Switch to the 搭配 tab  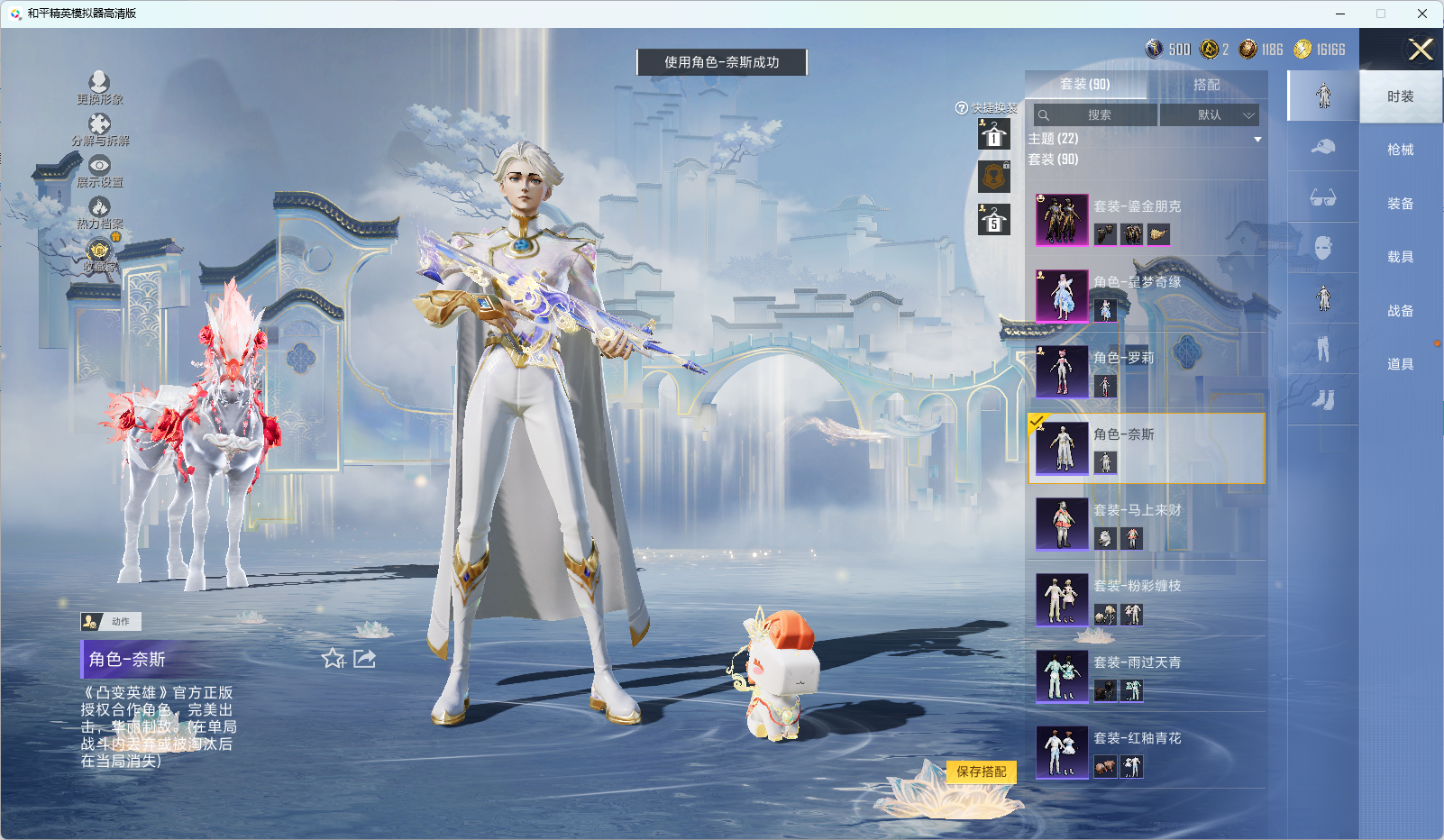[1206, 85]
